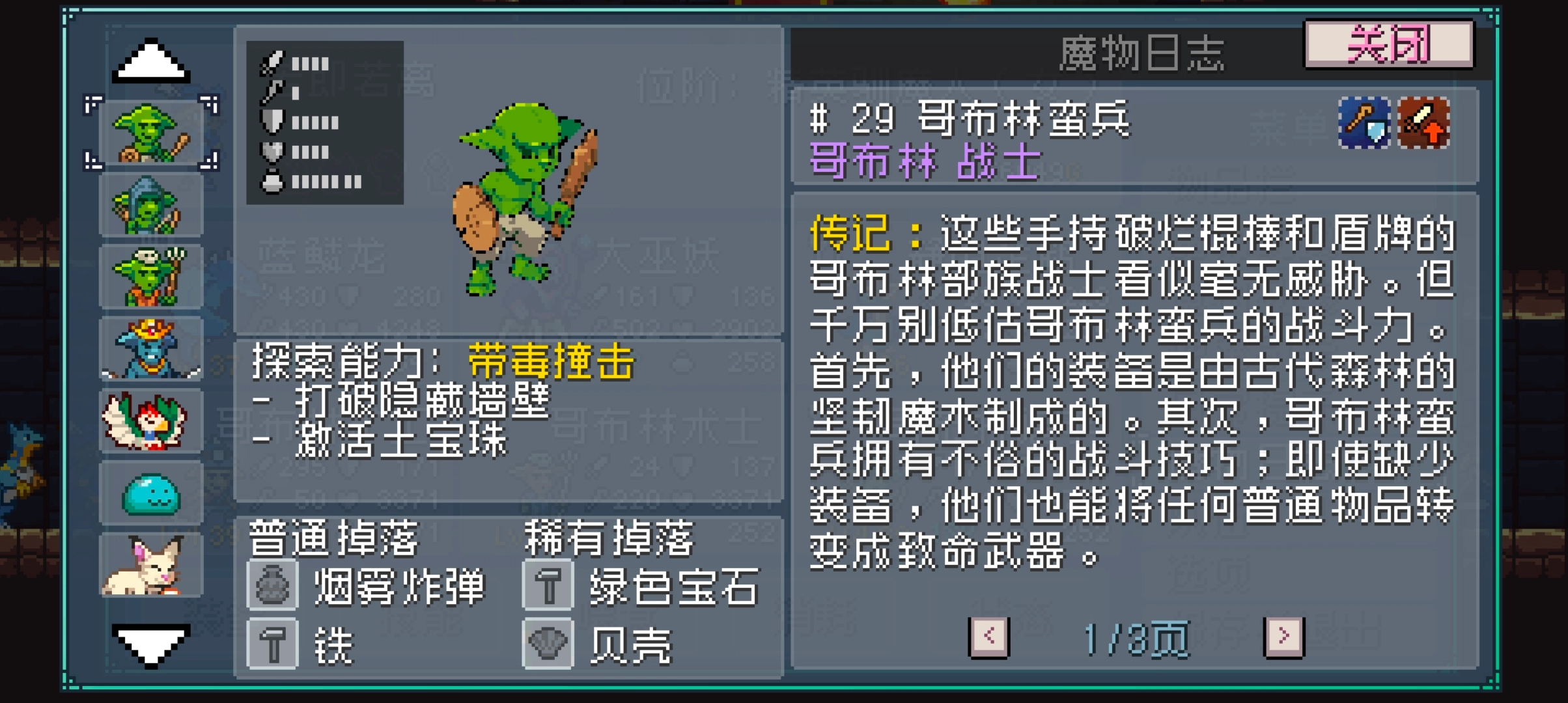Image resolution: width=1568 pixels, height=703 pixels.
Task: Select the teal slime thumbnail
Action: (150, 492)
